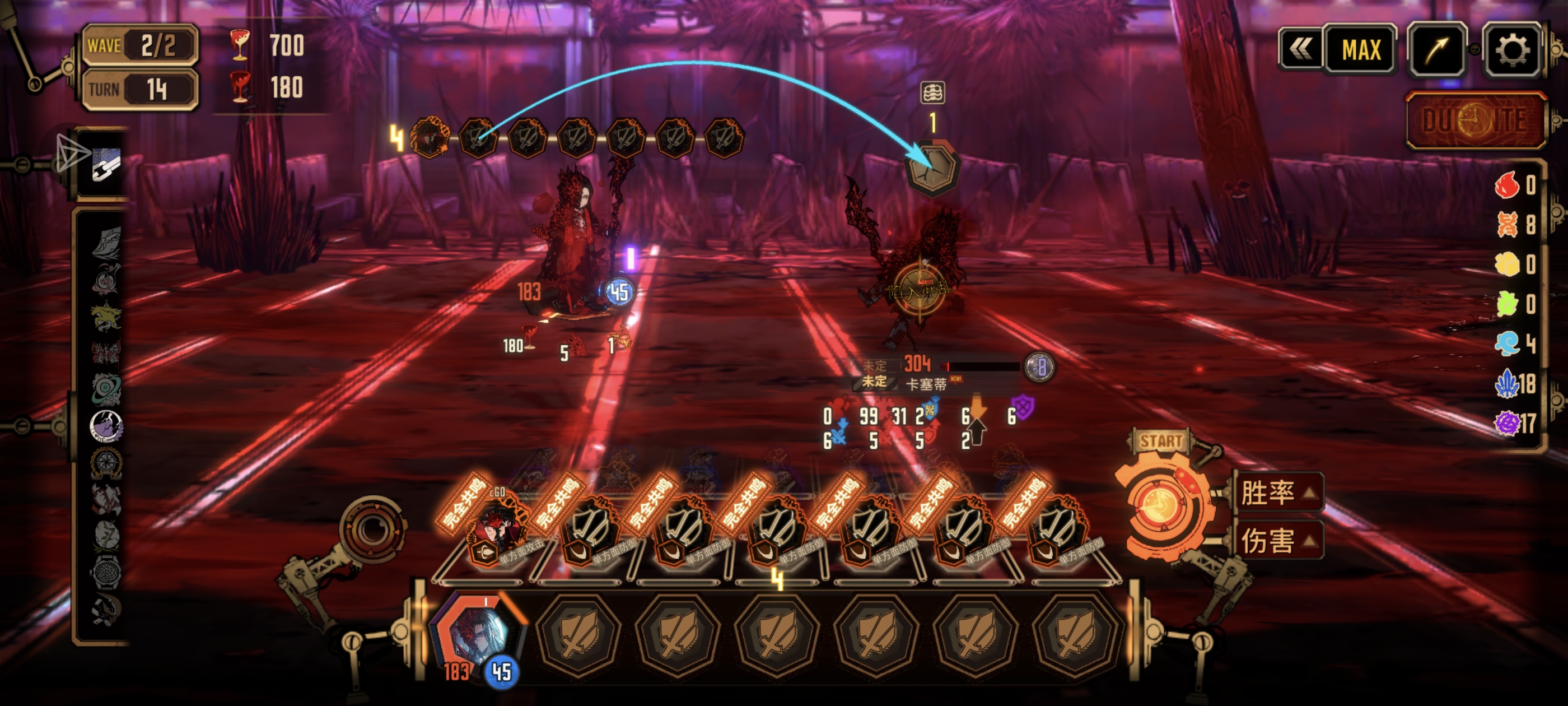Inspect the enemy 卡塞蒂 name plate

point(926,384)
